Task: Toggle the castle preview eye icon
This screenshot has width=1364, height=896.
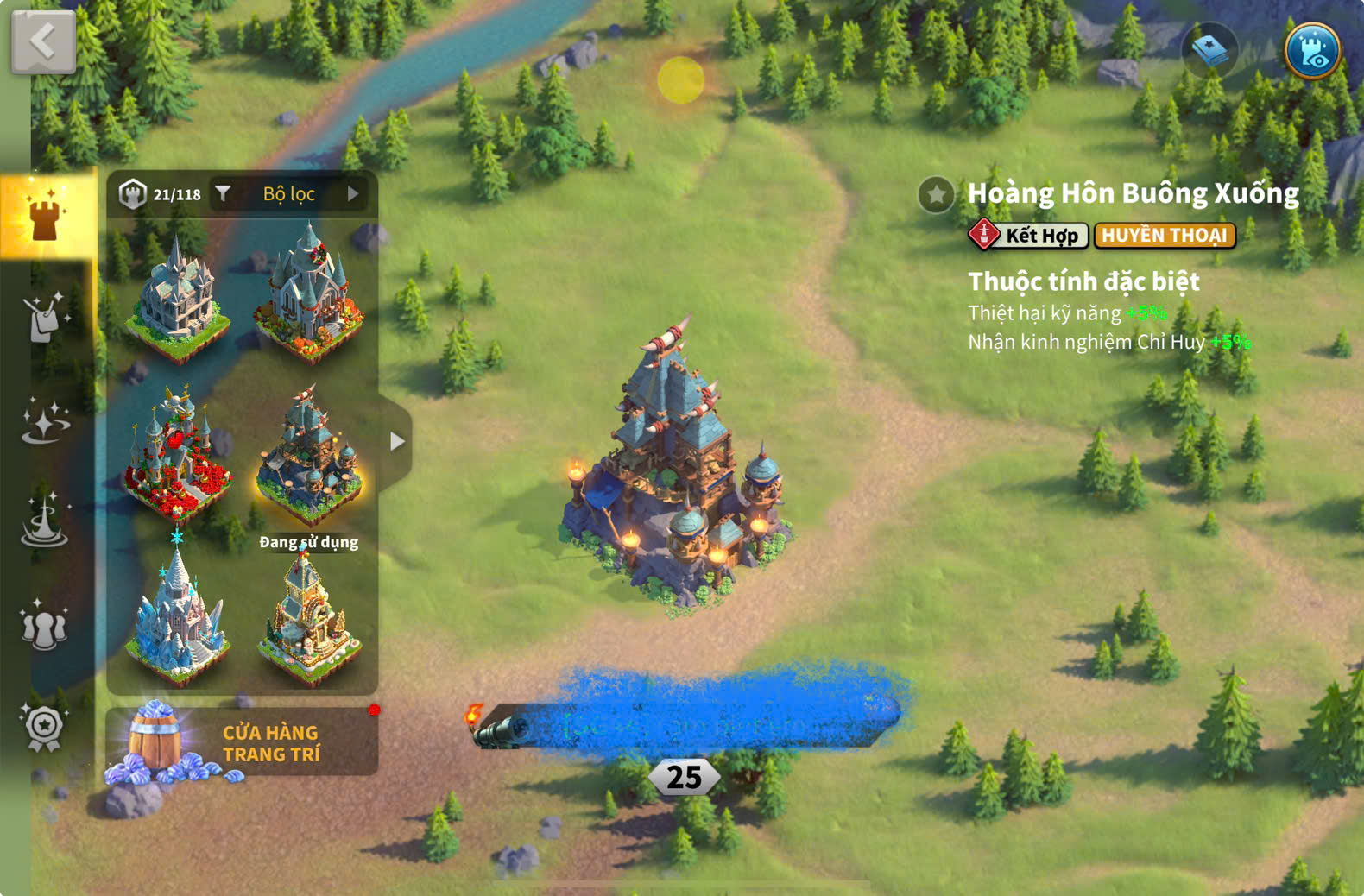Action: tap(1311, 50)
